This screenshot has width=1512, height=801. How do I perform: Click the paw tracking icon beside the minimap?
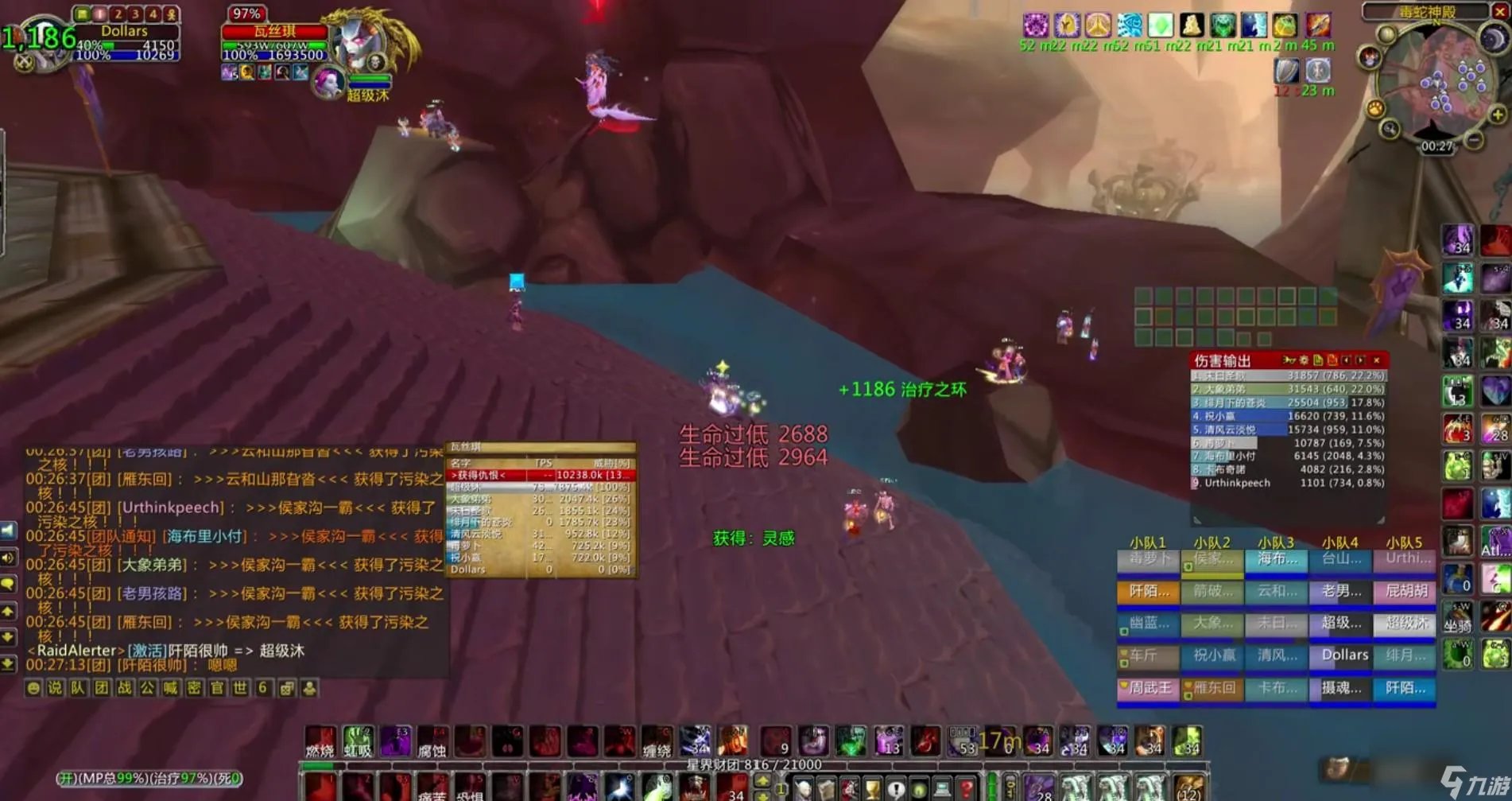[x=1374, y=108]
